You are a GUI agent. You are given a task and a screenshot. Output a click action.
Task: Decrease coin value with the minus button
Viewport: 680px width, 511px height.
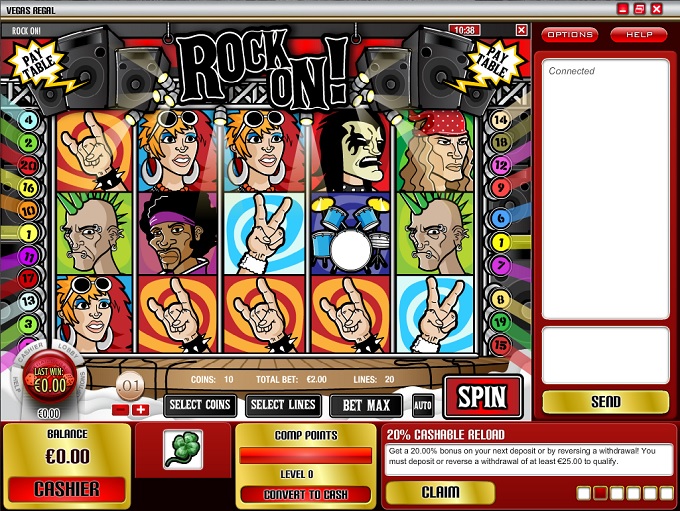(120, 409)
